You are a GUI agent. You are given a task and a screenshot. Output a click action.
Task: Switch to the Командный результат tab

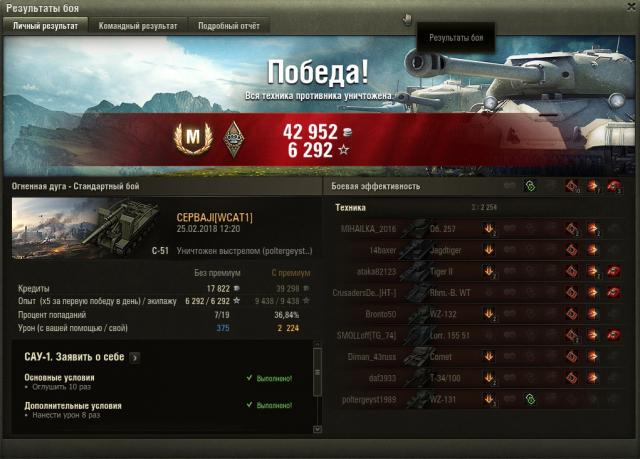pos(138,26)
